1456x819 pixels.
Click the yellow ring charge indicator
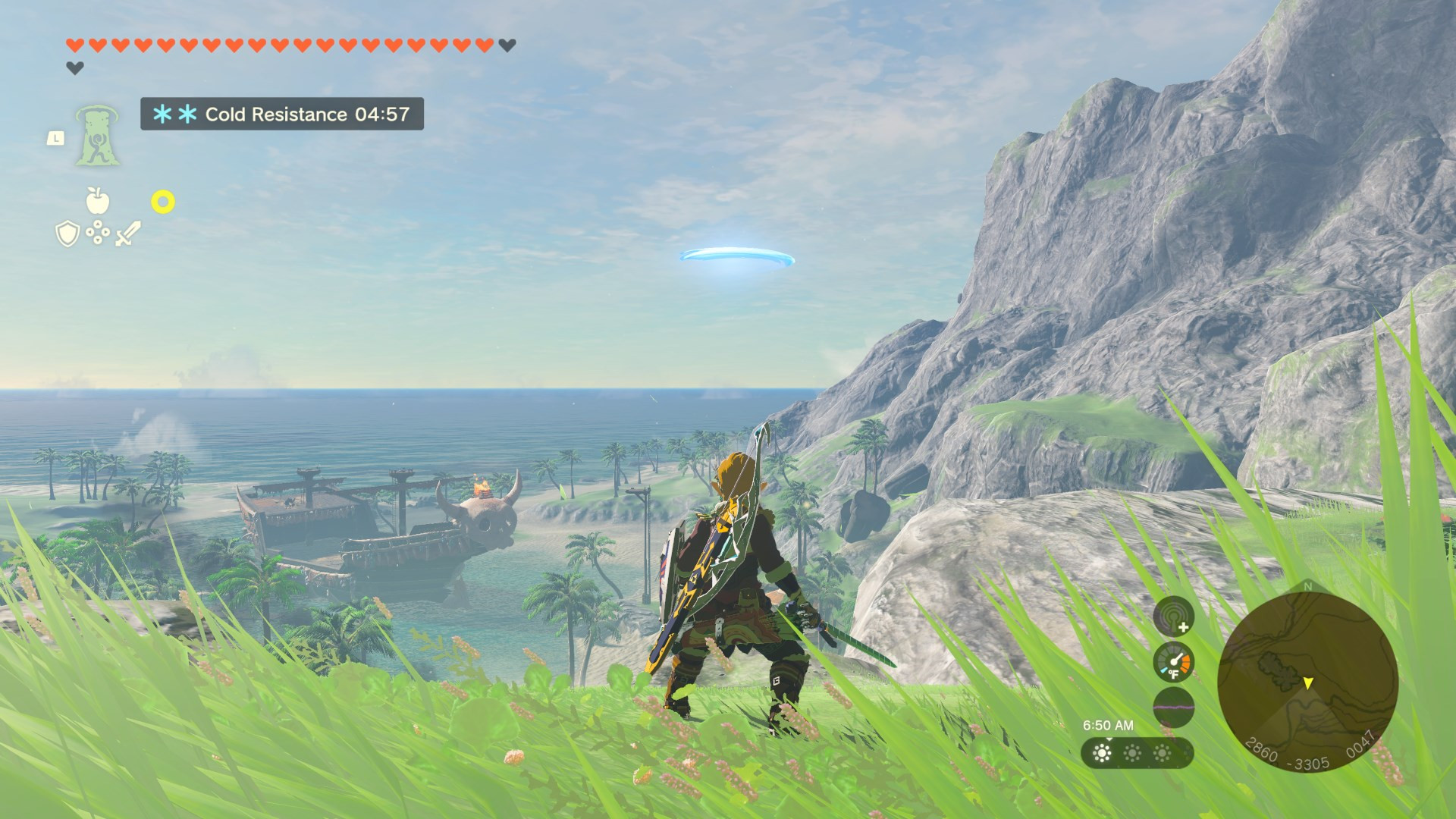pos(164,203)
